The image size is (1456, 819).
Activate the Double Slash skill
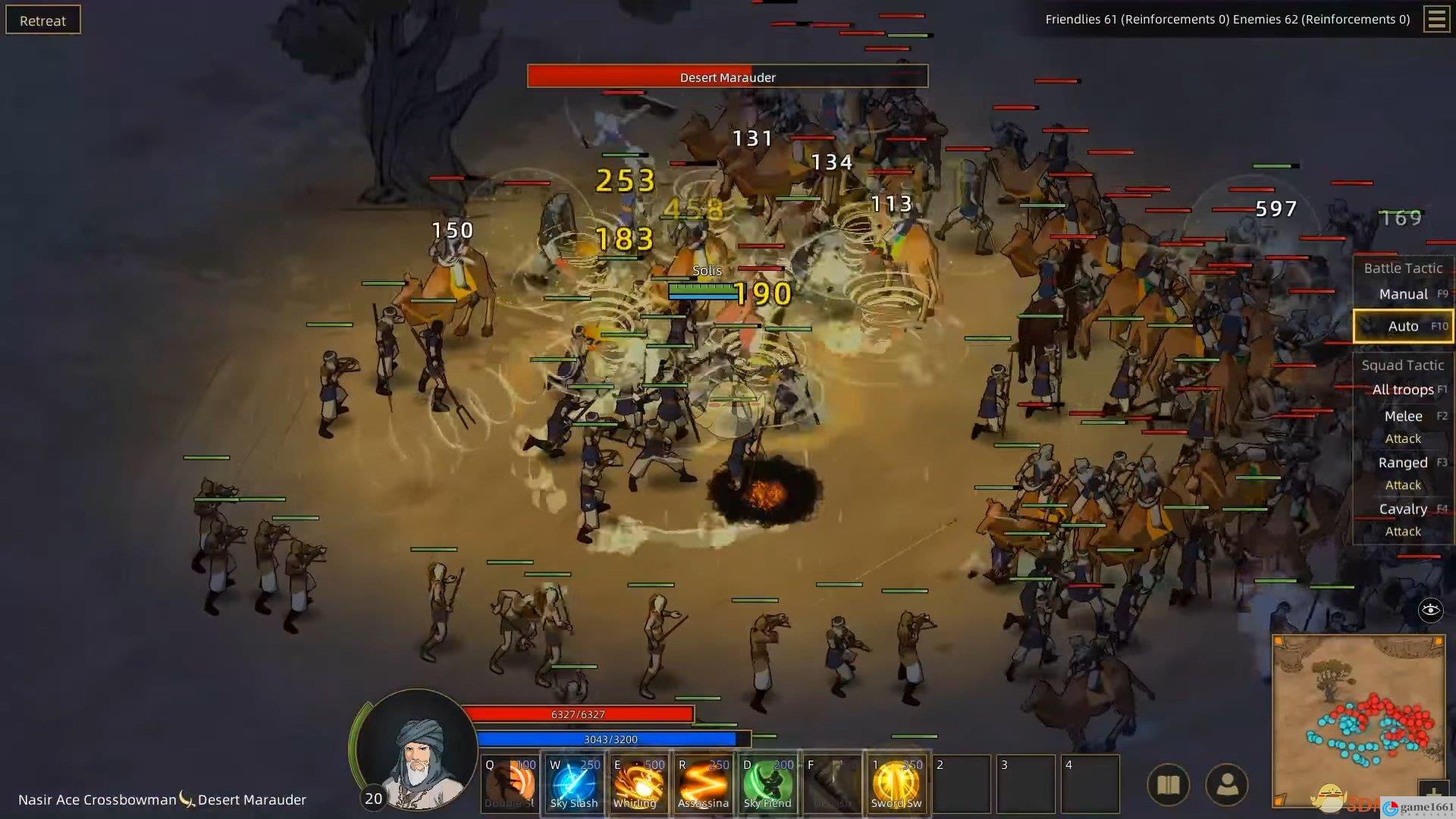point(510,784)
